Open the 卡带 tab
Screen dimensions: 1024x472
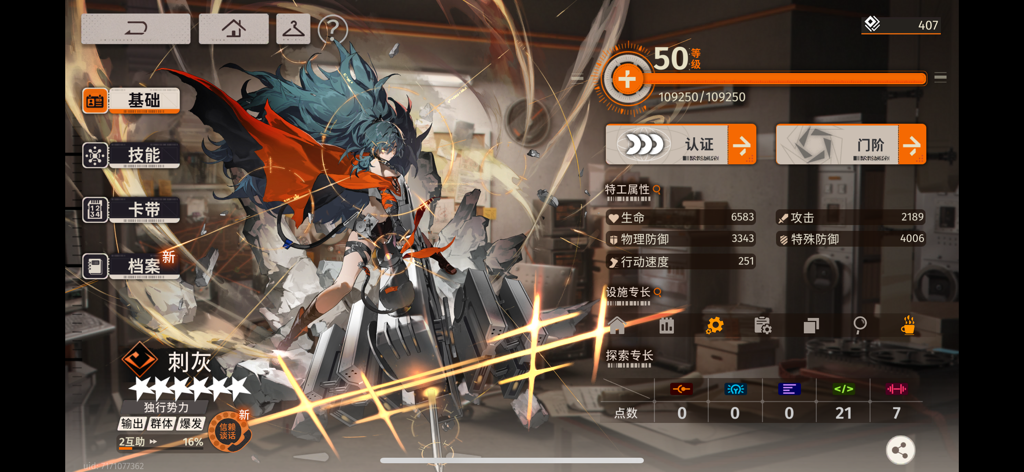pyautogui.click(x=132, y=210)
